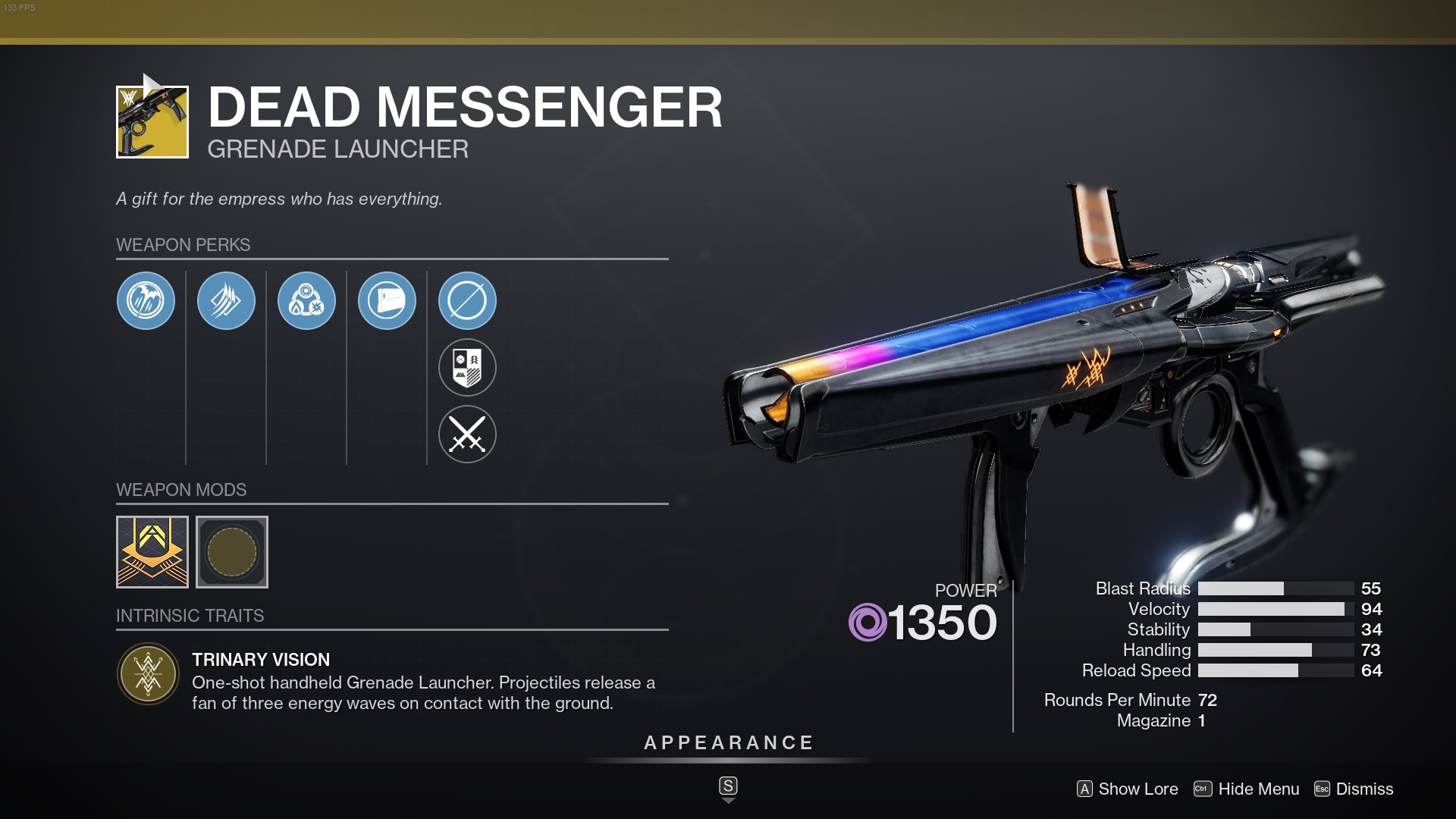
Task: Select the Volatile Launch barrel perk
Action: point(146,301)
